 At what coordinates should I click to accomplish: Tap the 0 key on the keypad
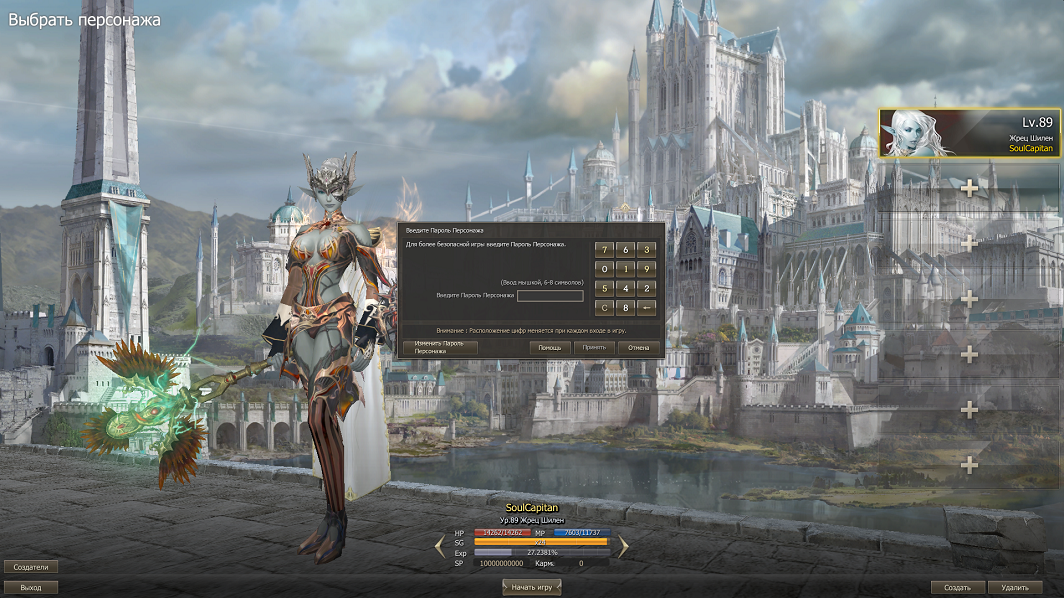(605, 269)
